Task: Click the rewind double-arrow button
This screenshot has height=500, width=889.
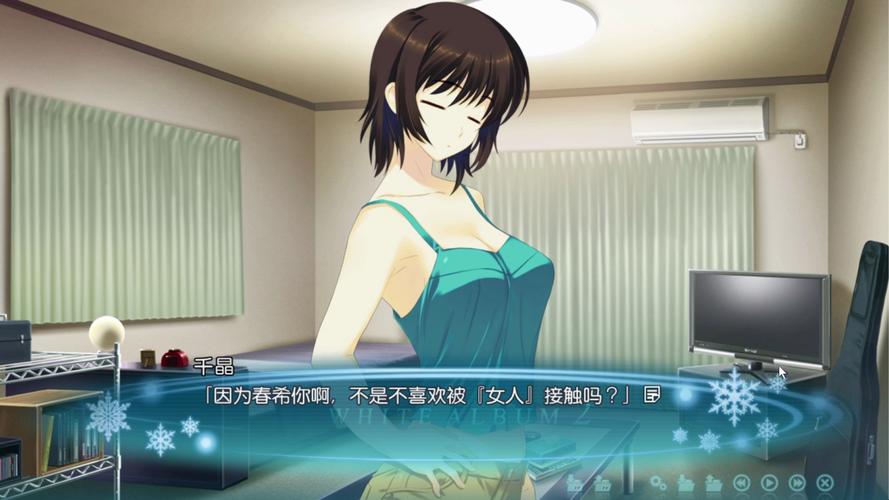Action: 742,483
